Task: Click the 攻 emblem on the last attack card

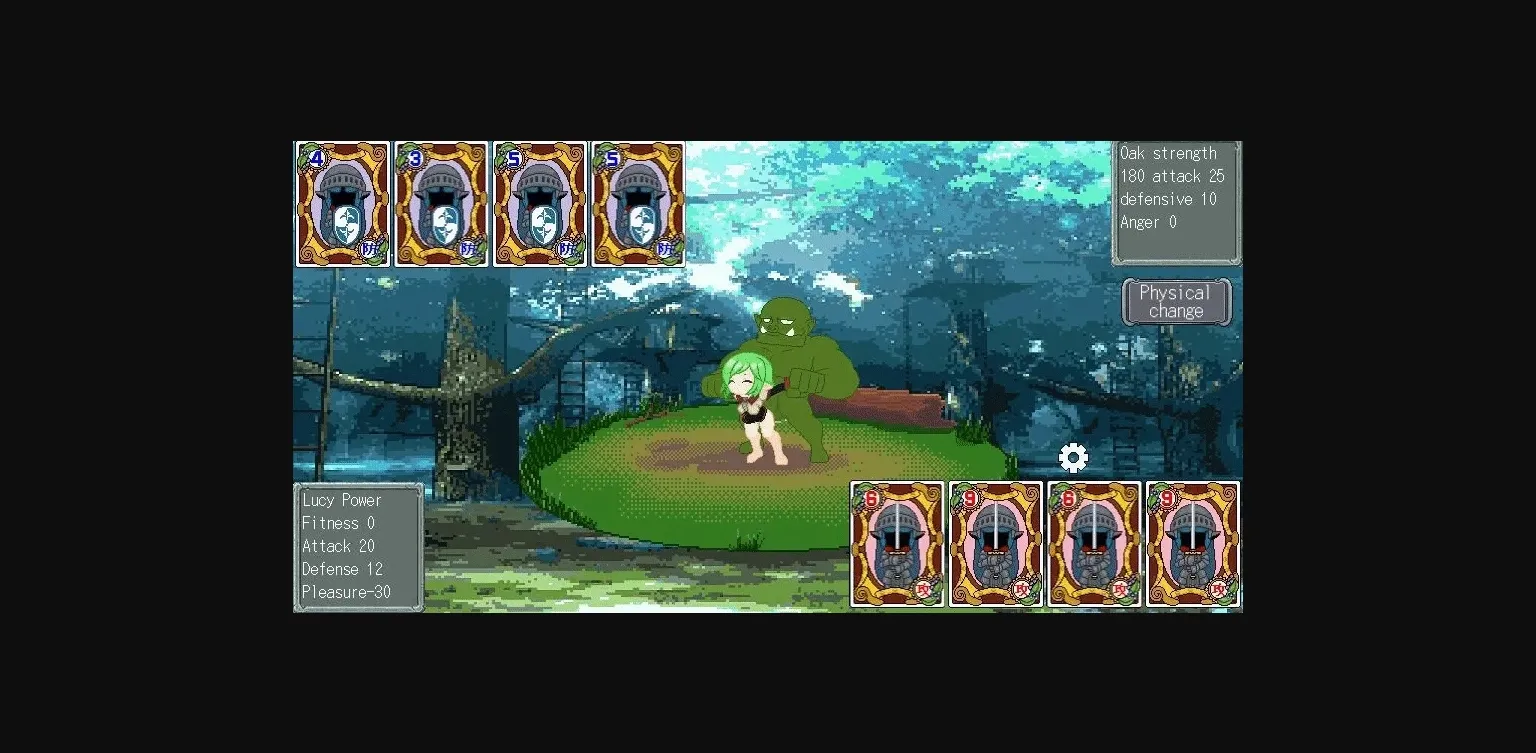Action: pos(1219,590)
